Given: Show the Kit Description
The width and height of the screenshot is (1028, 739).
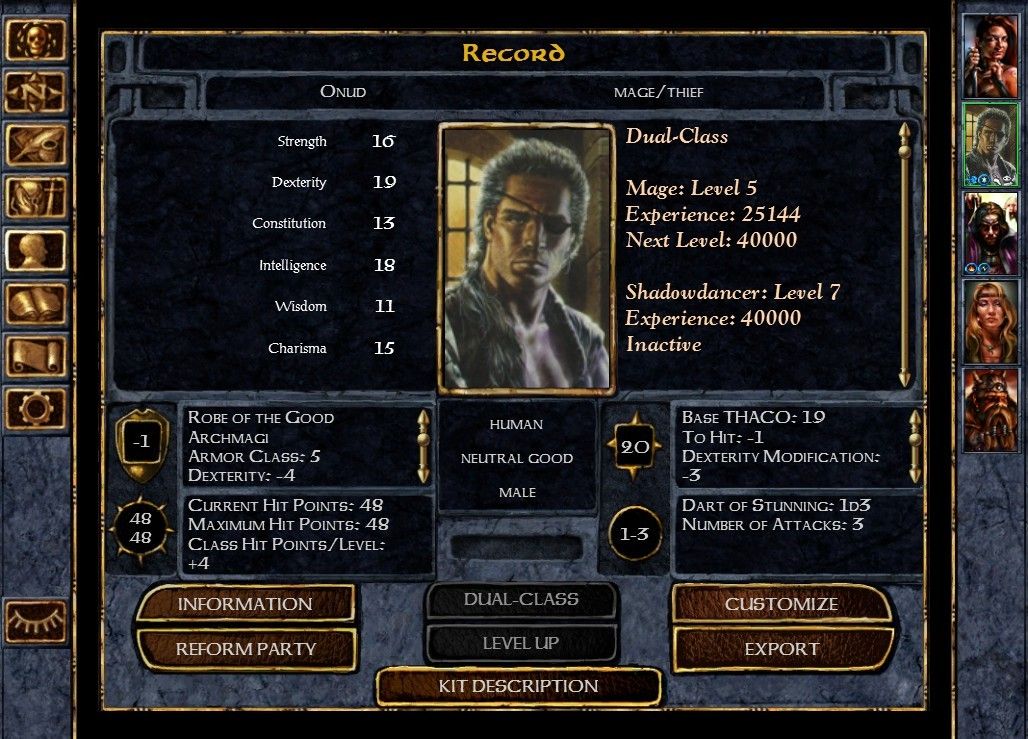Looking at the screenshot, I should pos(518,686).
